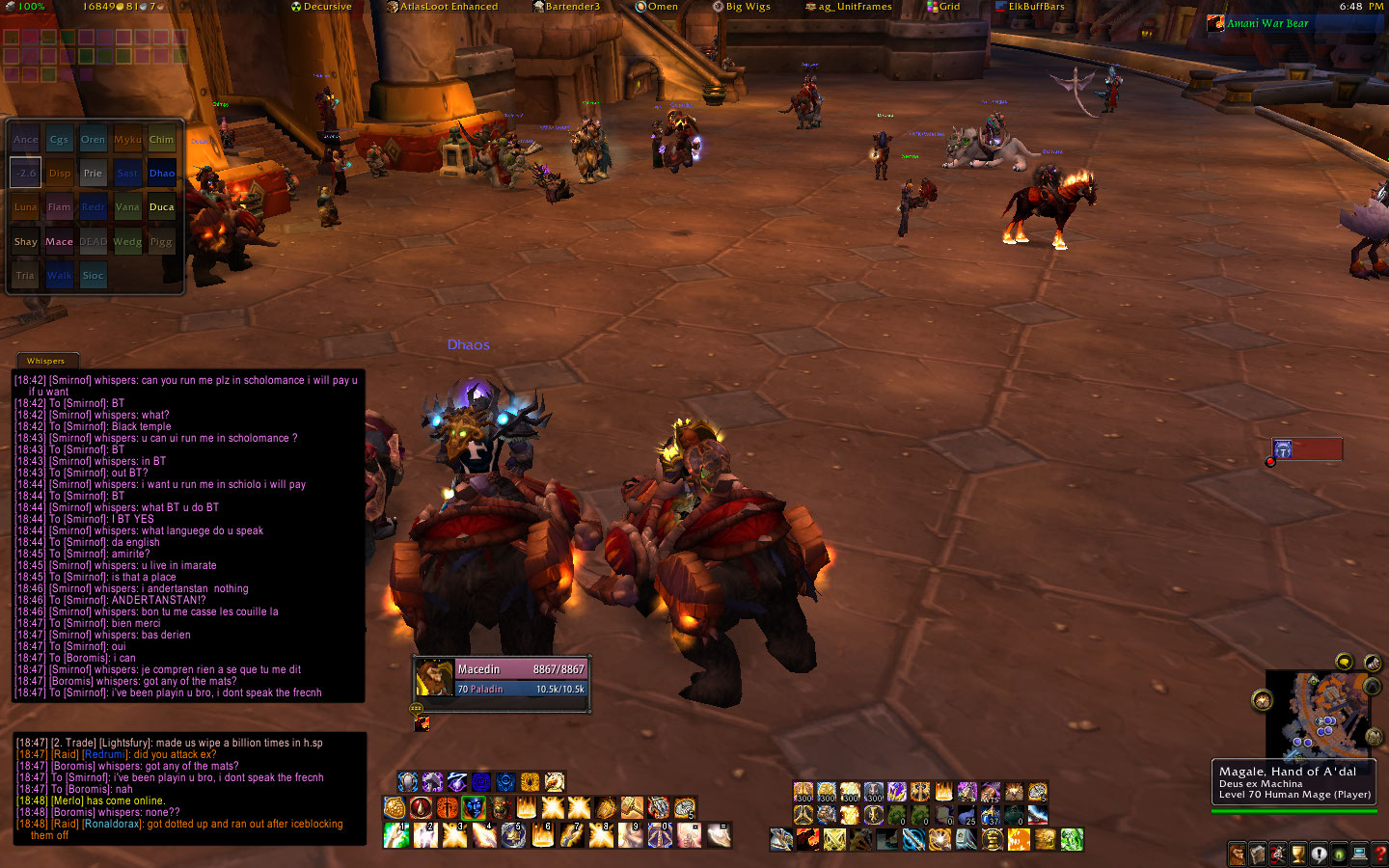Open the minimap view

click(1320, 716)
